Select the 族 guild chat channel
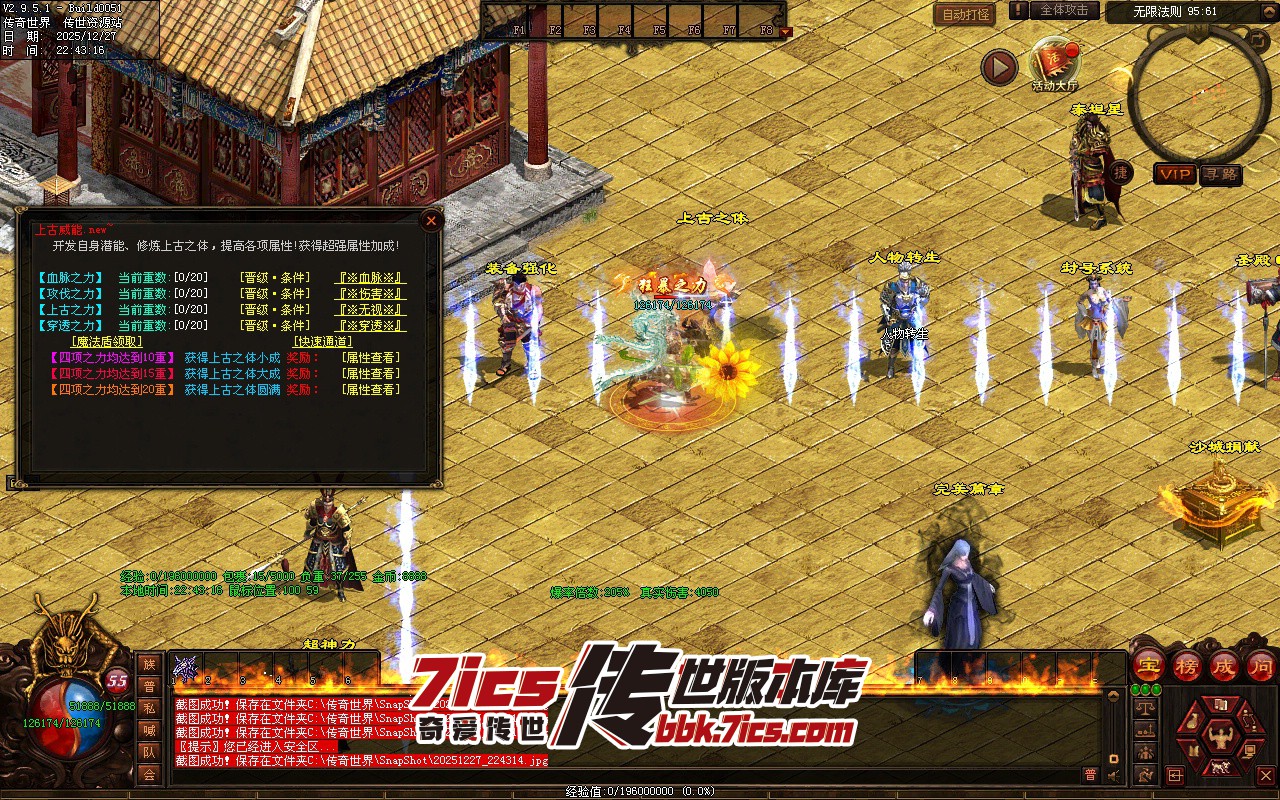The image size is (1280, 800). click(149, 665)
